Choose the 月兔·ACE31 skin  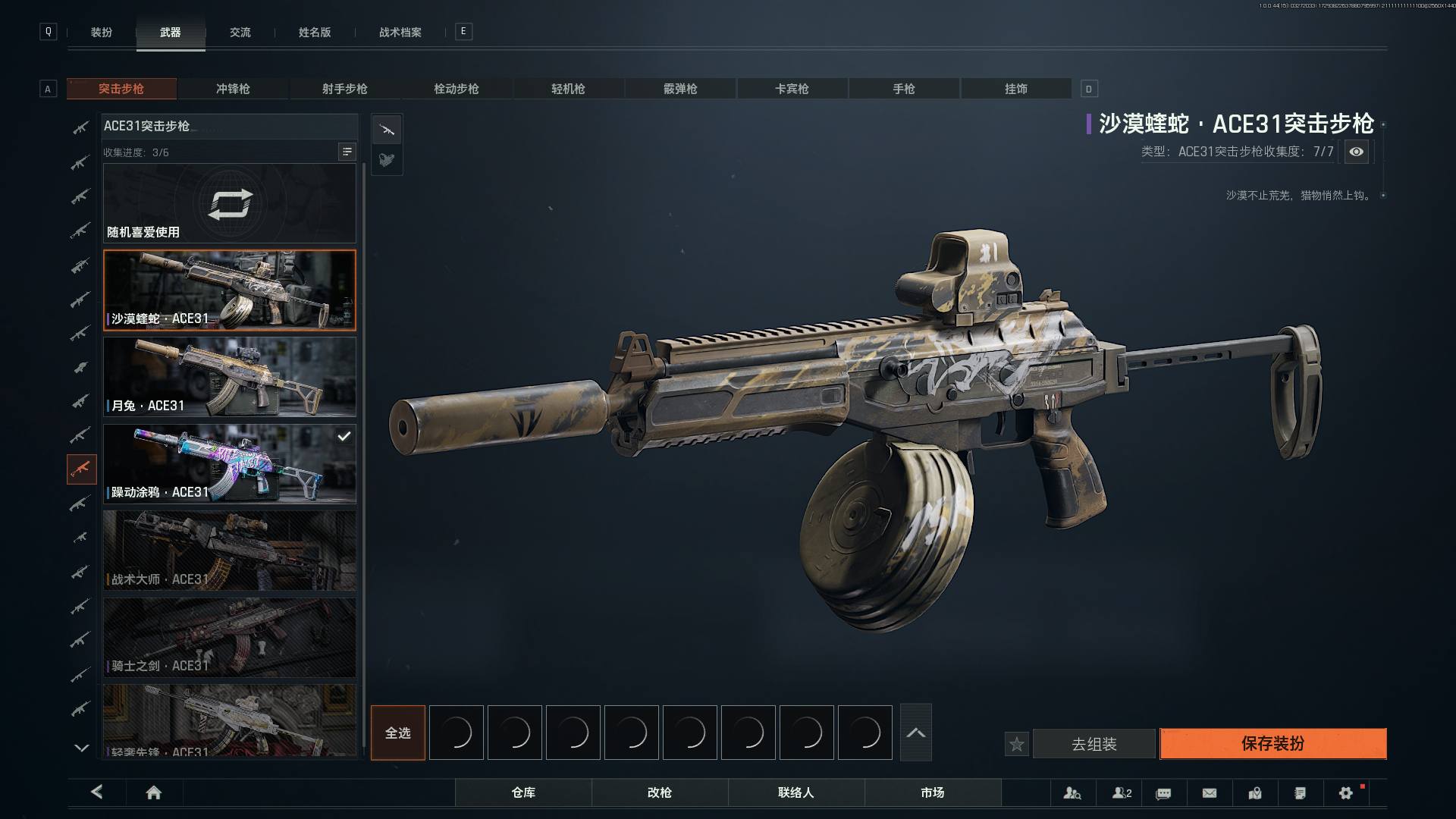(230, 377)
